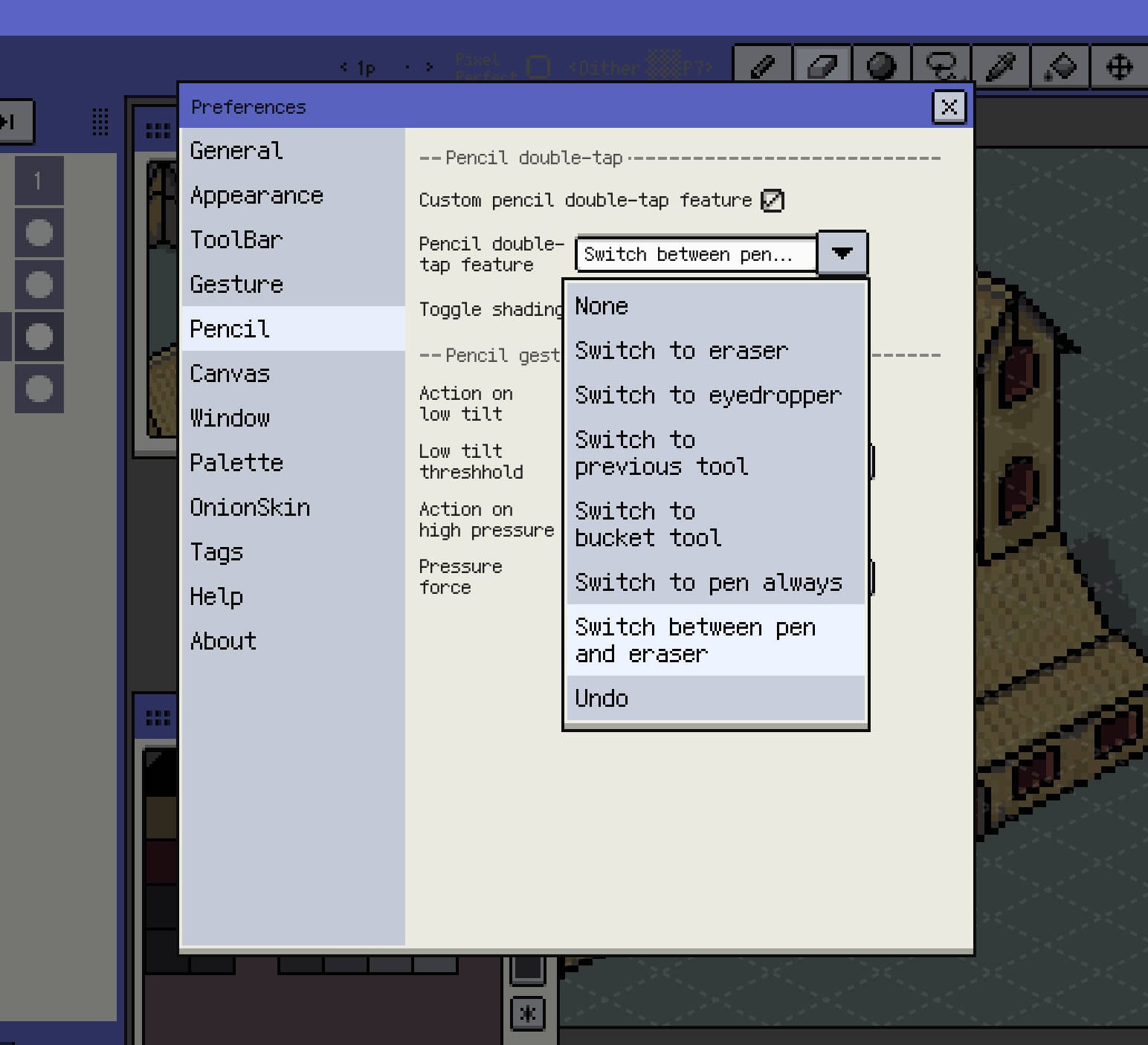This screenshot has height=1045, width=1148.
Task: Enable Custom pencil double-tap feature
Action: click(x=772, y=200)
